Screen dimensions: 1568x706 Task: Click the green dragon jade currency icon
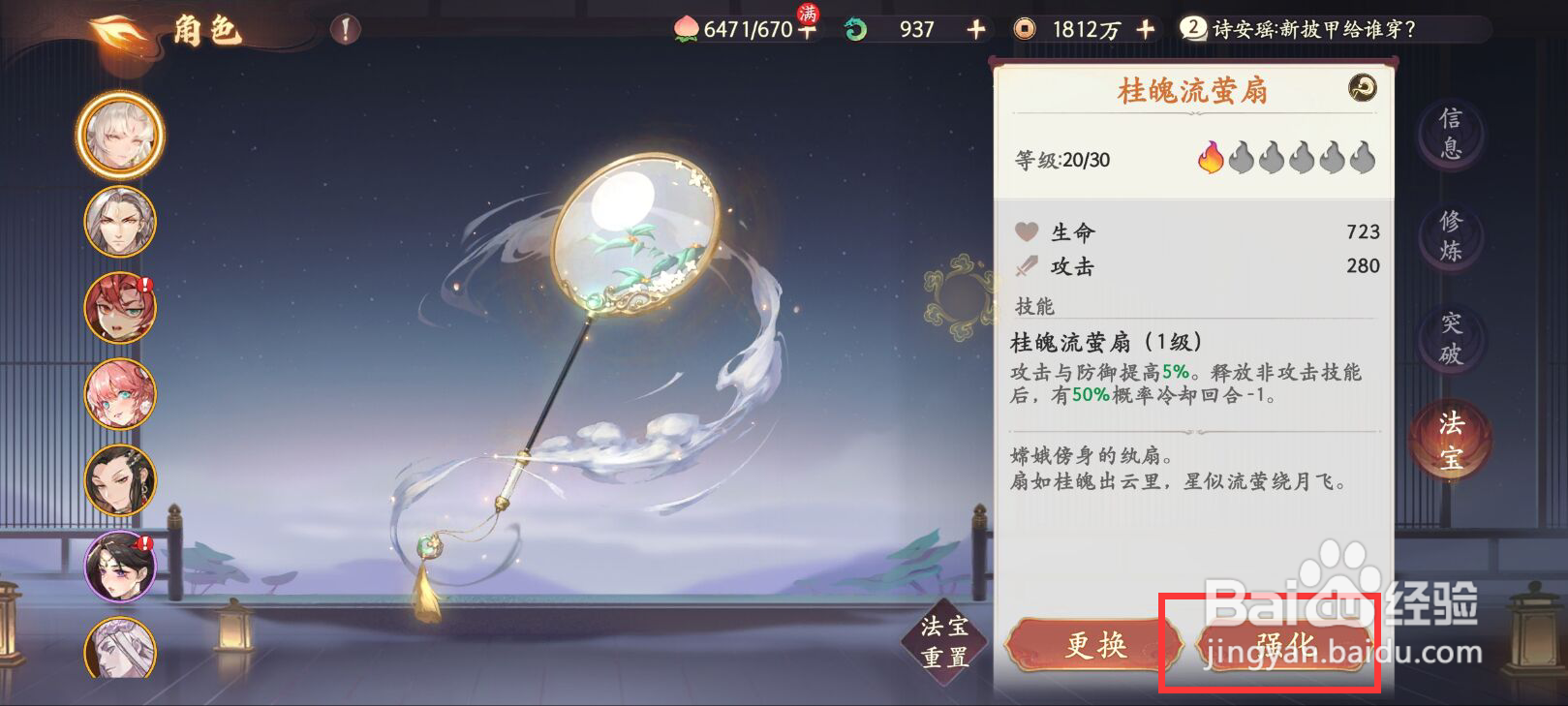tap(856, 29)
